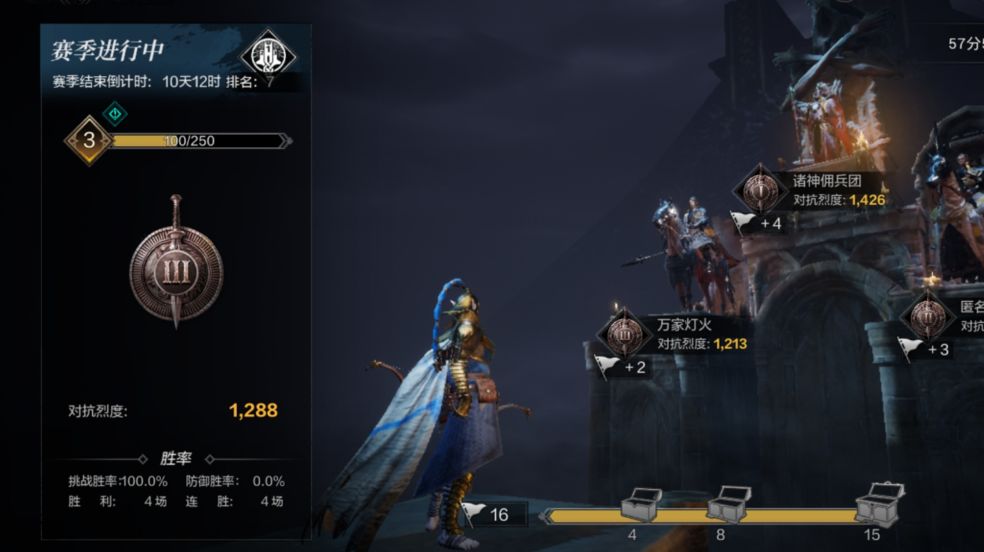Image resolution: width=984 pixels, height=552 pixels.
Task: Open the reward chest at 8 flags
Action: (727, 503)
